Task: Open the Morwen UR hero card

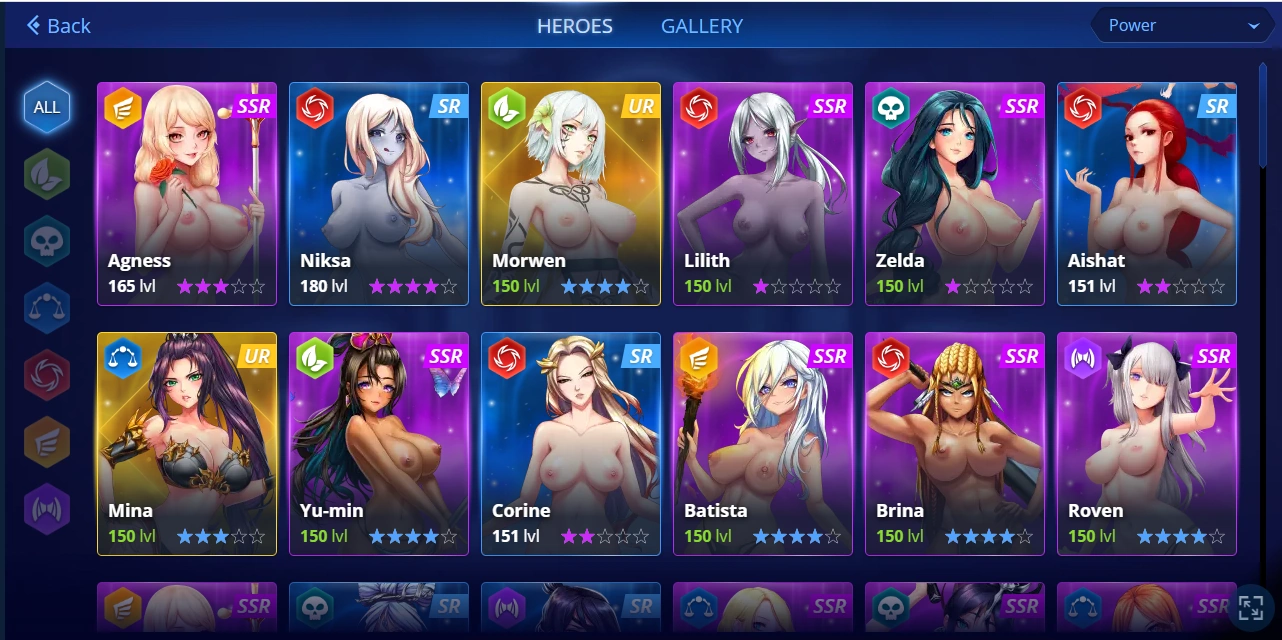Action: point(571,194)
